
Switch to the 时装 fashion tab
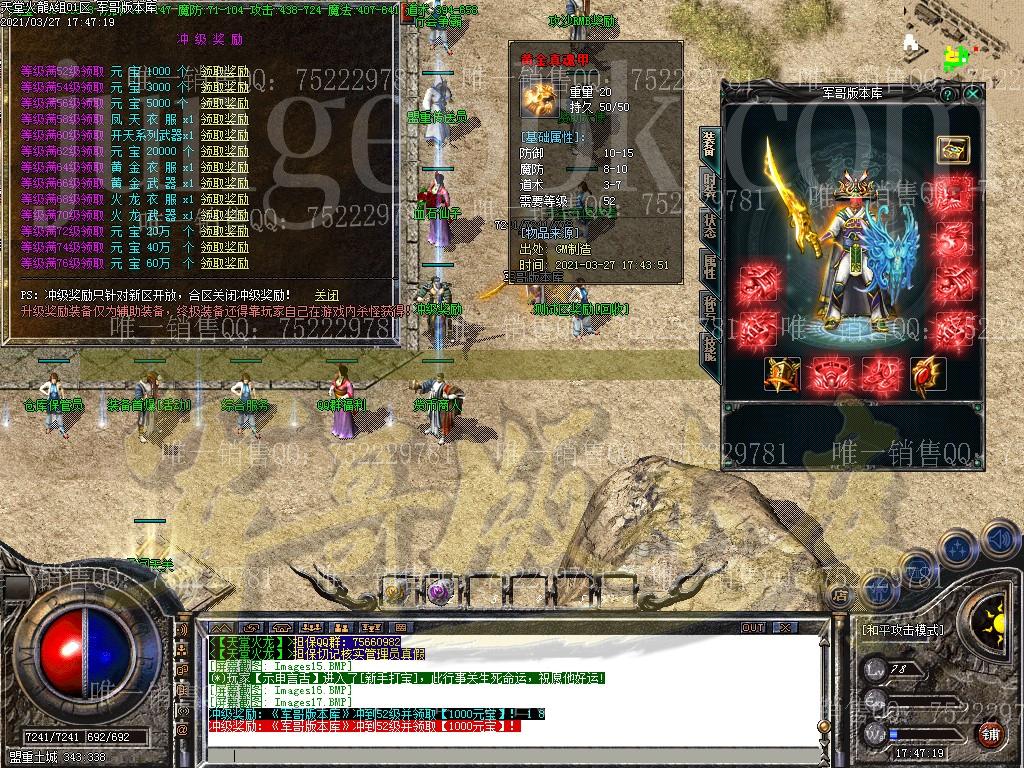(x=709, y=184)
